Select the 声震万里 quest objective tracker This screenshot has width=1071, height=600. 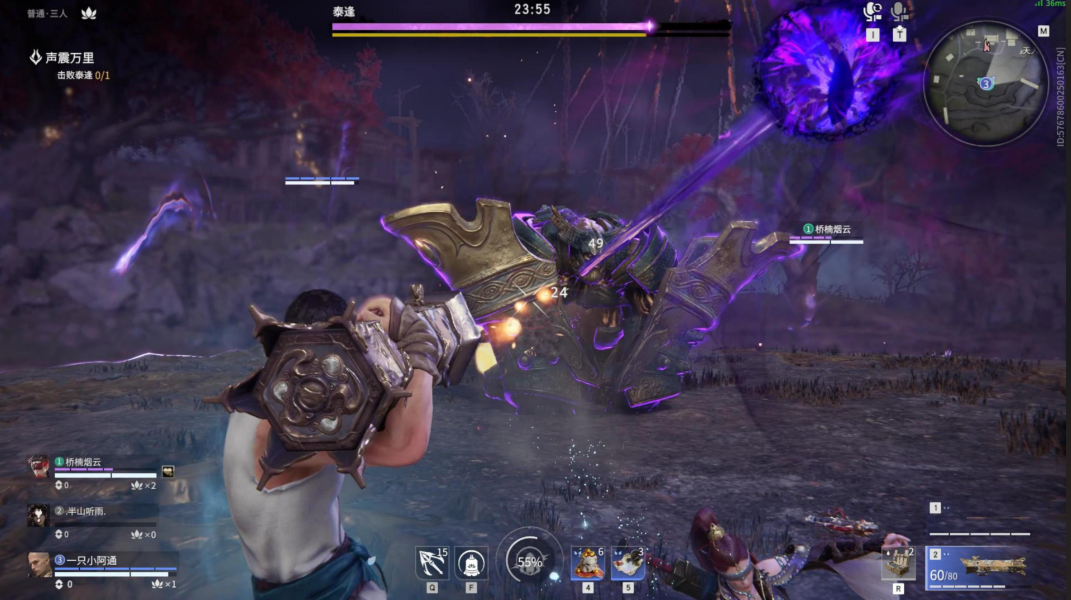(68, 59)
